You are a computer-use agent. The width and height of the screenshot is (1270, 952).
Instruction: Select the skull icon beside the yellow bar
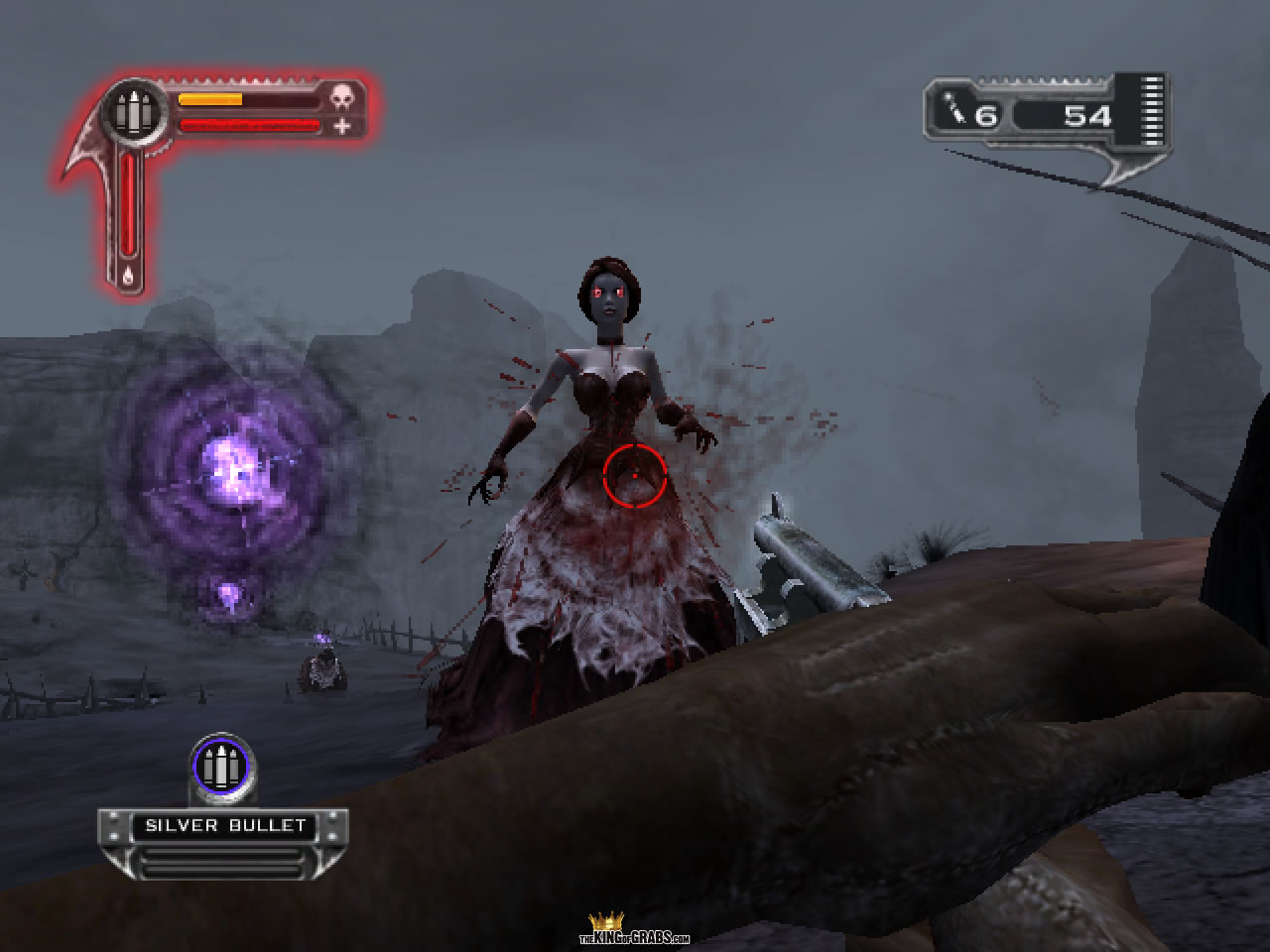(x=341, y=98)
